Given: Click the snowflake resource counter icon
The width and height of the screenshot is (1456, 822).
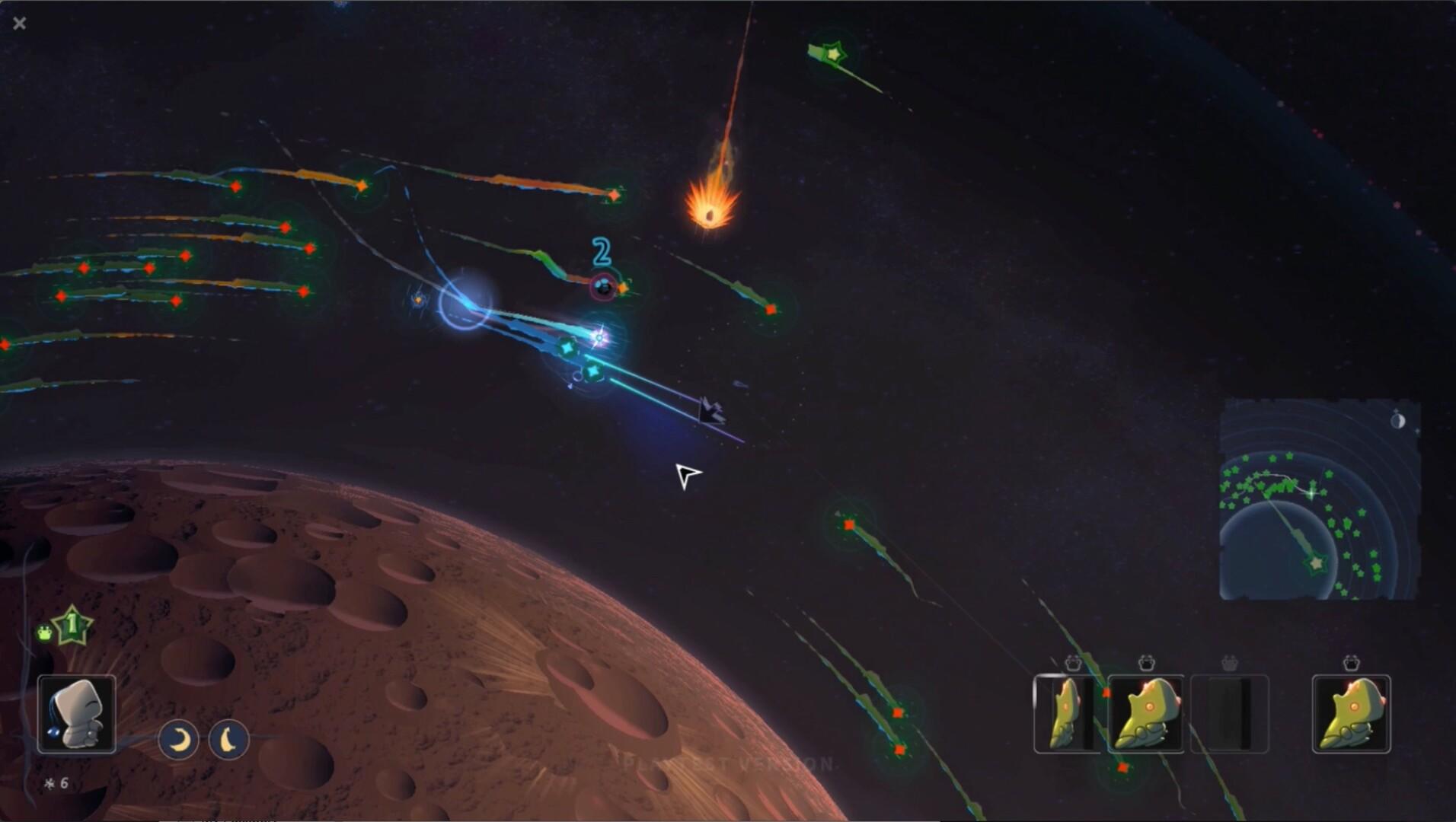Looking at the screenshot, I should pos(48,781).
